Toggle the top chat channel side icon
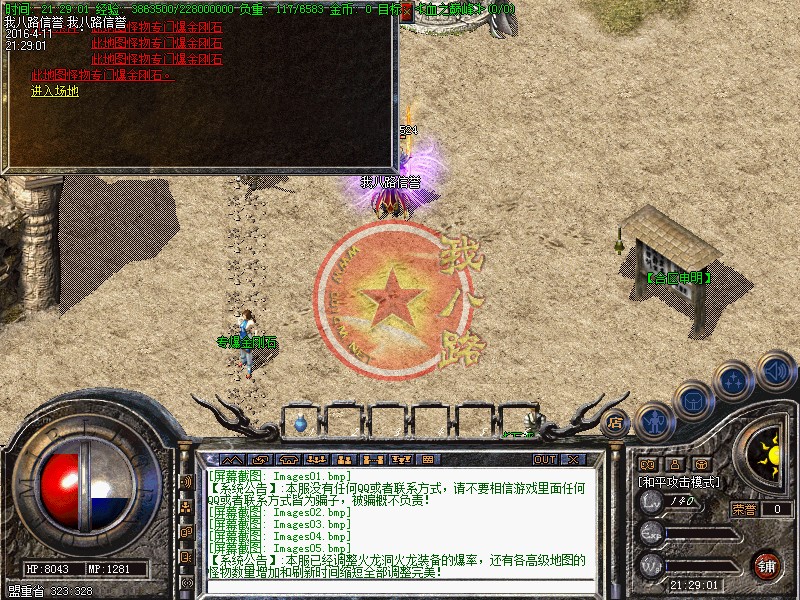This screenshot has width=800, height=600. click(186, 482)
